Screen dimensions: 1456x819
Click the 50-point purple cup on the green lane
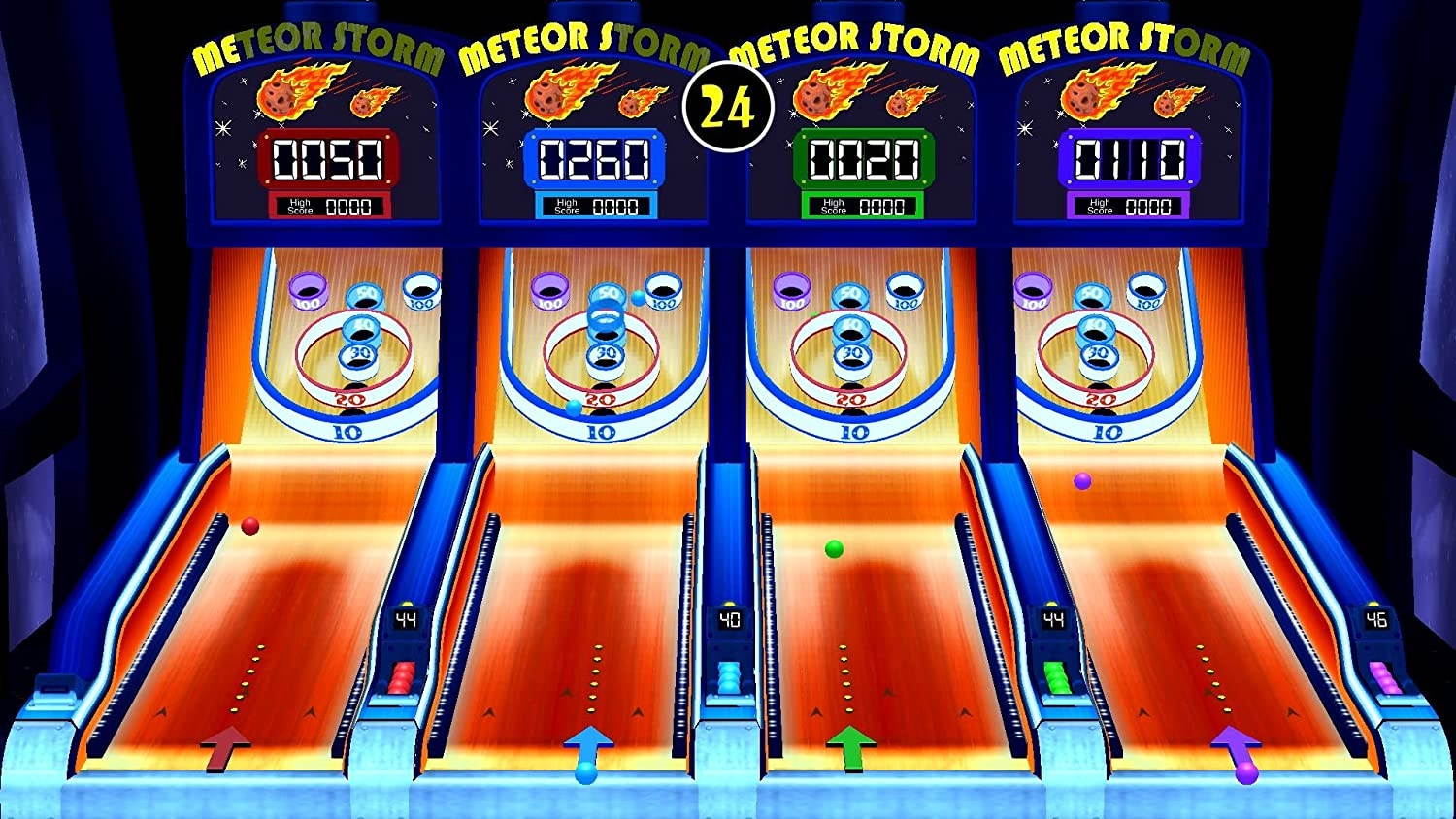(850, 291)
